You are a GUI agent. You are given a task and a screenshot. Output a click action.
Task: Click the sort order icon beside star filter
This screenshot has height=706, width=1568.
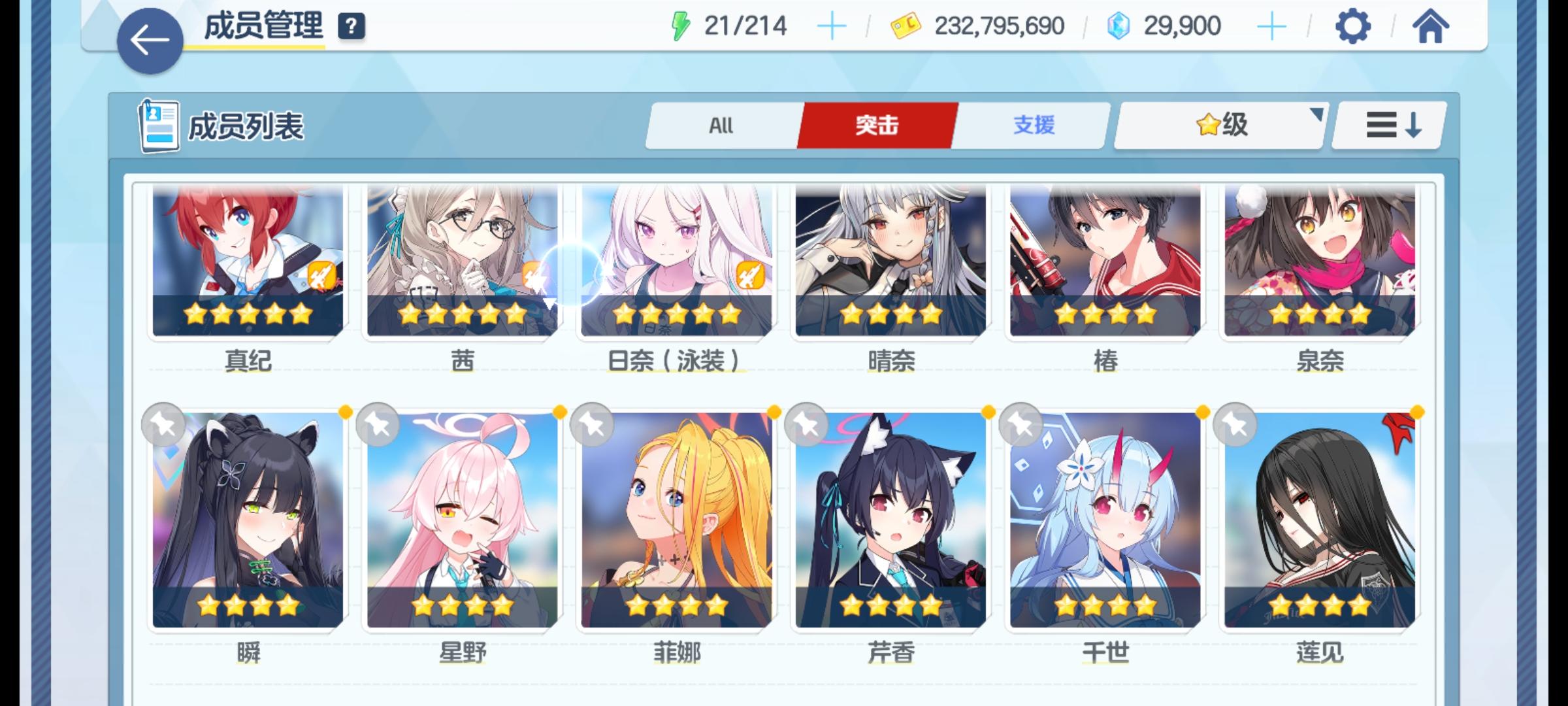1385,126
